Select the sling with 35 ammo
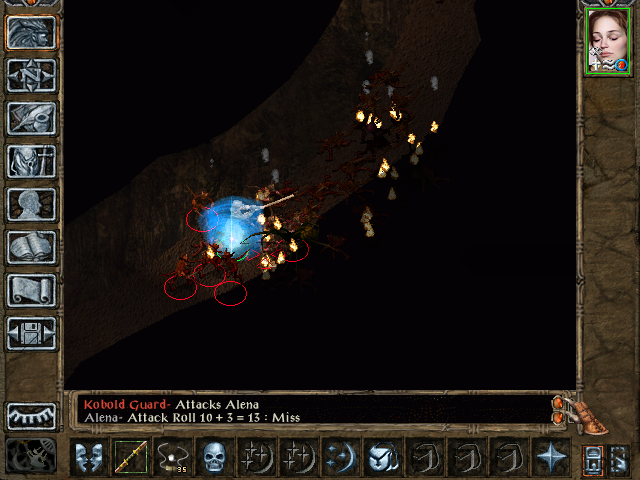This screenshot has height=480, width=640. click(x=172, y=457)
